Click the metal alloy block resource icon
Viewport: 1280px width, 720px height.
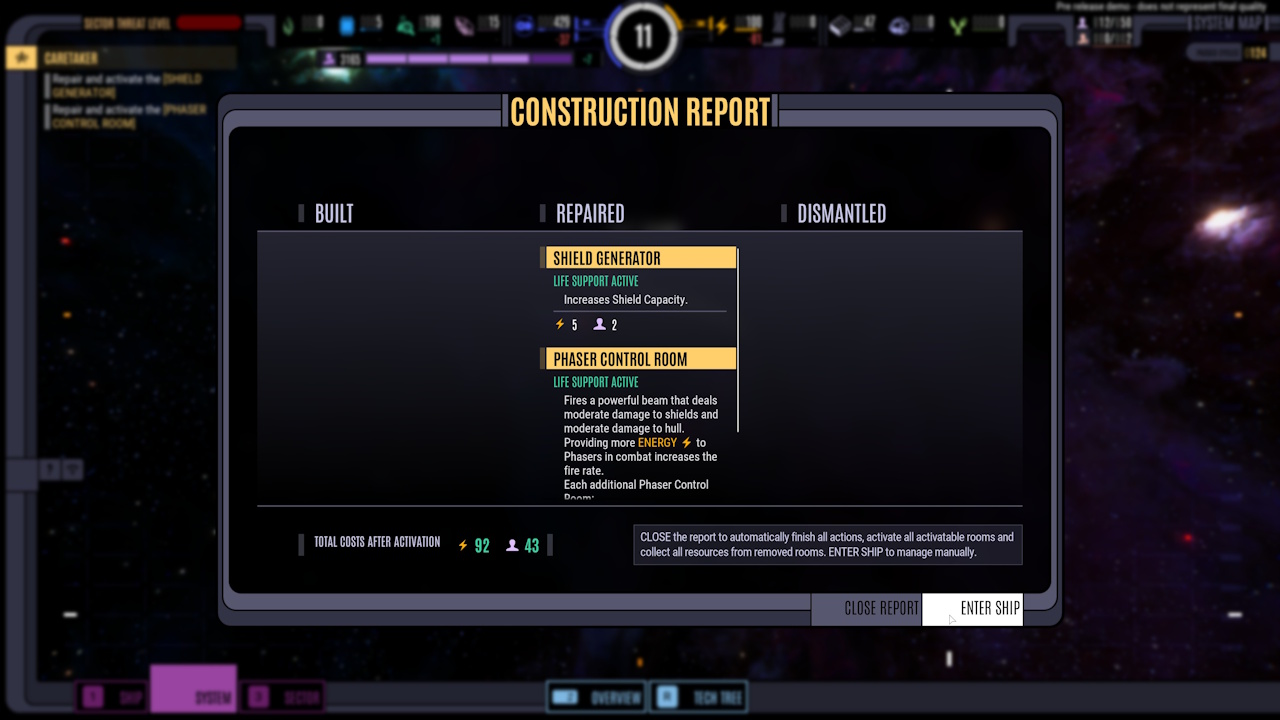[x=840, y=23]
